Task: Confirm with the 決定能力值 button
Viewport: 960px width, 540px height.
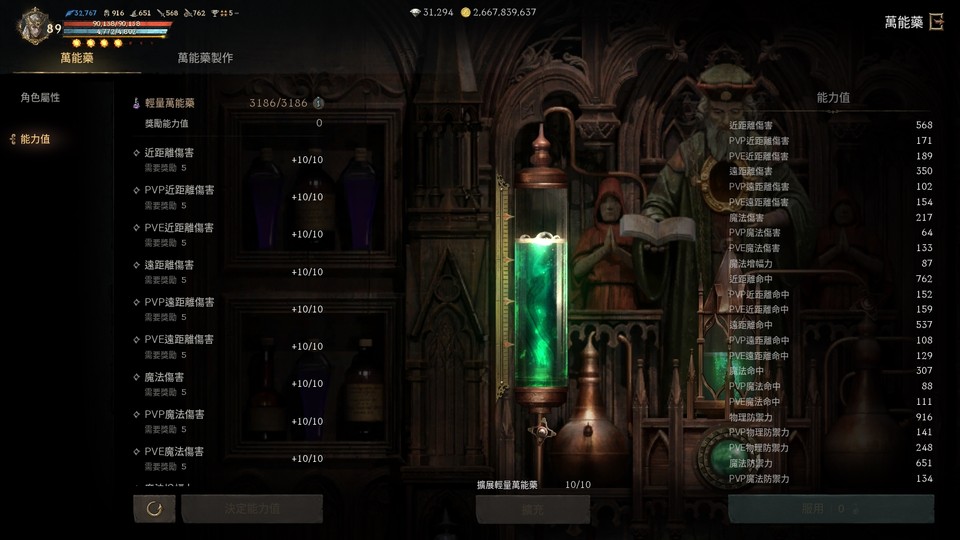Action: pos(252,509)
